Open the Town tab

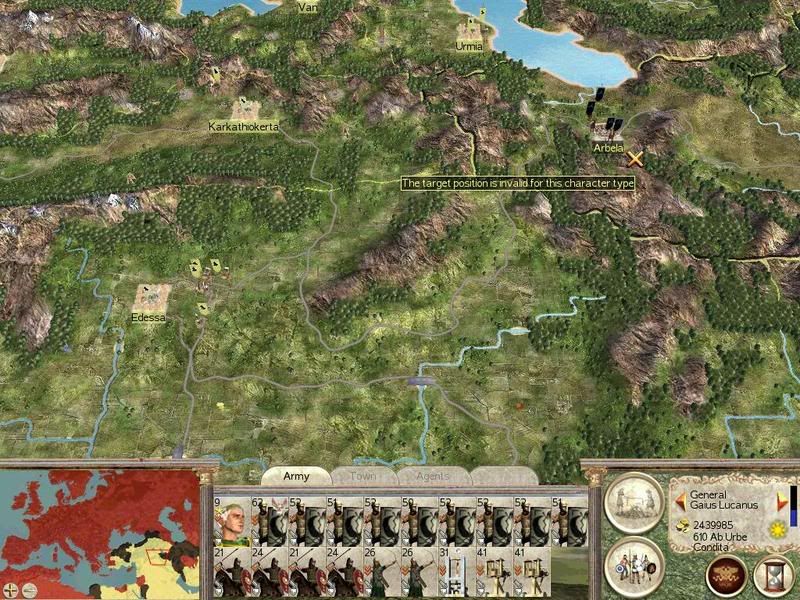point(362,477)
